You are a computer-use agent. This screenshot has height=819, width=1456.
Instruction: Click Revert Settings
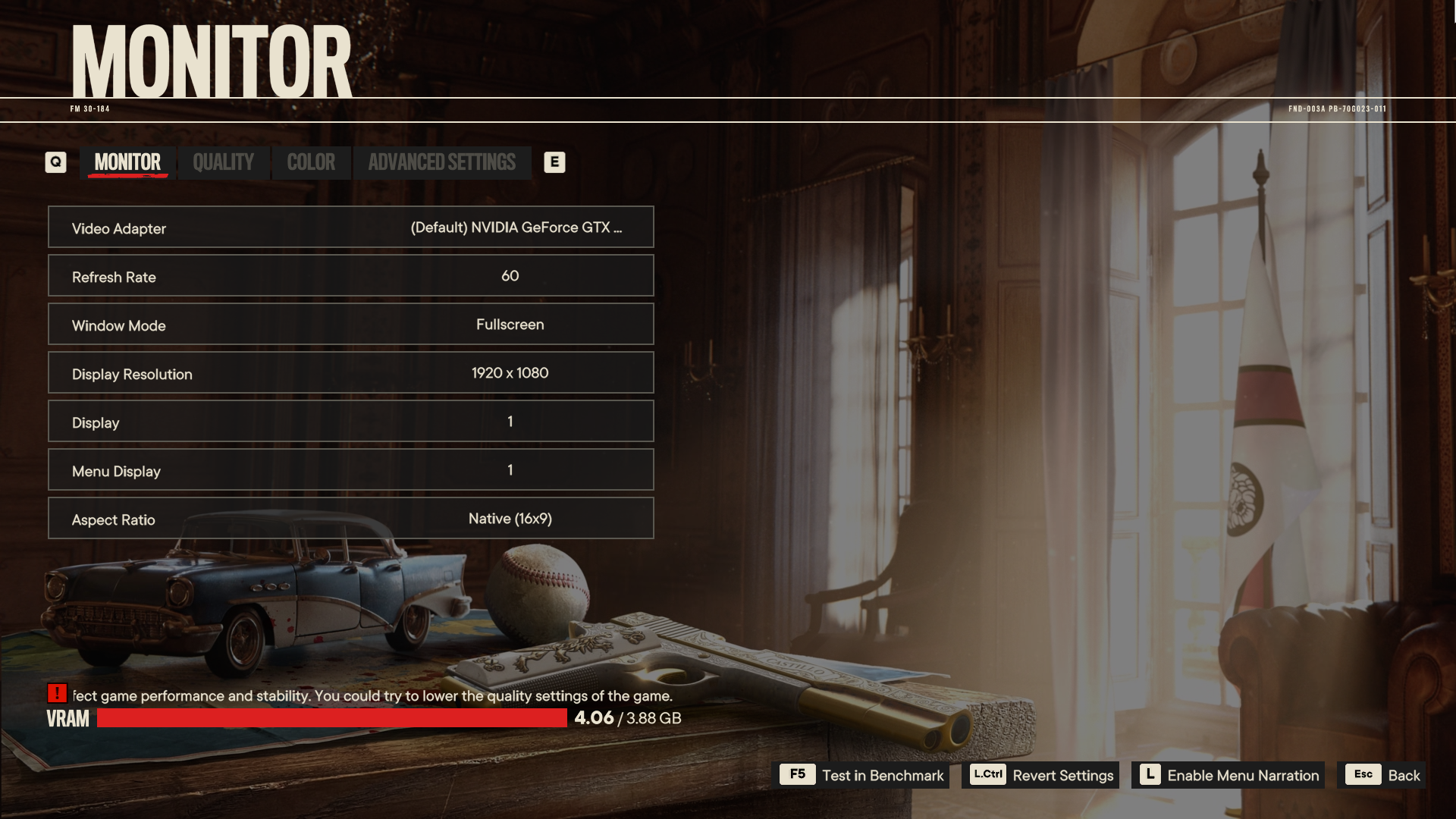1040,775
